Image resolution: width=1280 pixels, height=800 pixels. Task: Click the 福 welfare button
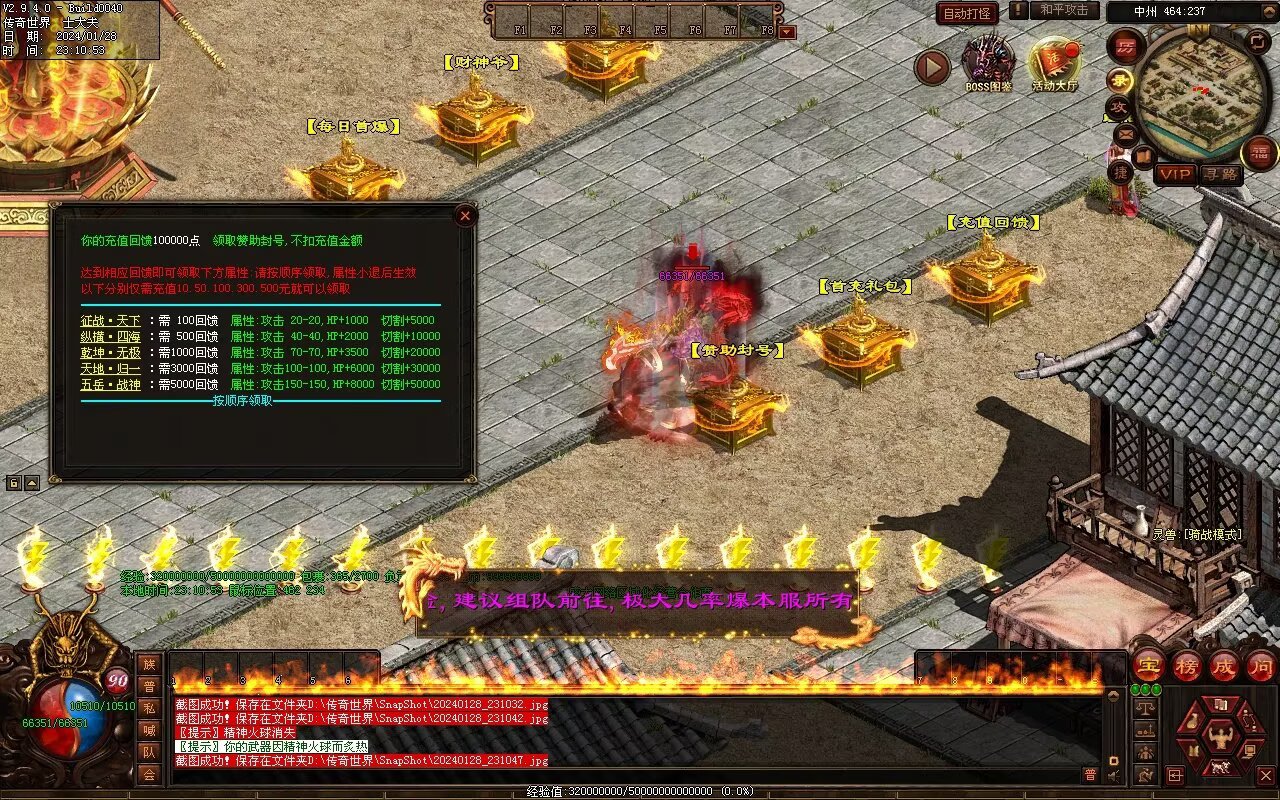[x=1259, y=152]
